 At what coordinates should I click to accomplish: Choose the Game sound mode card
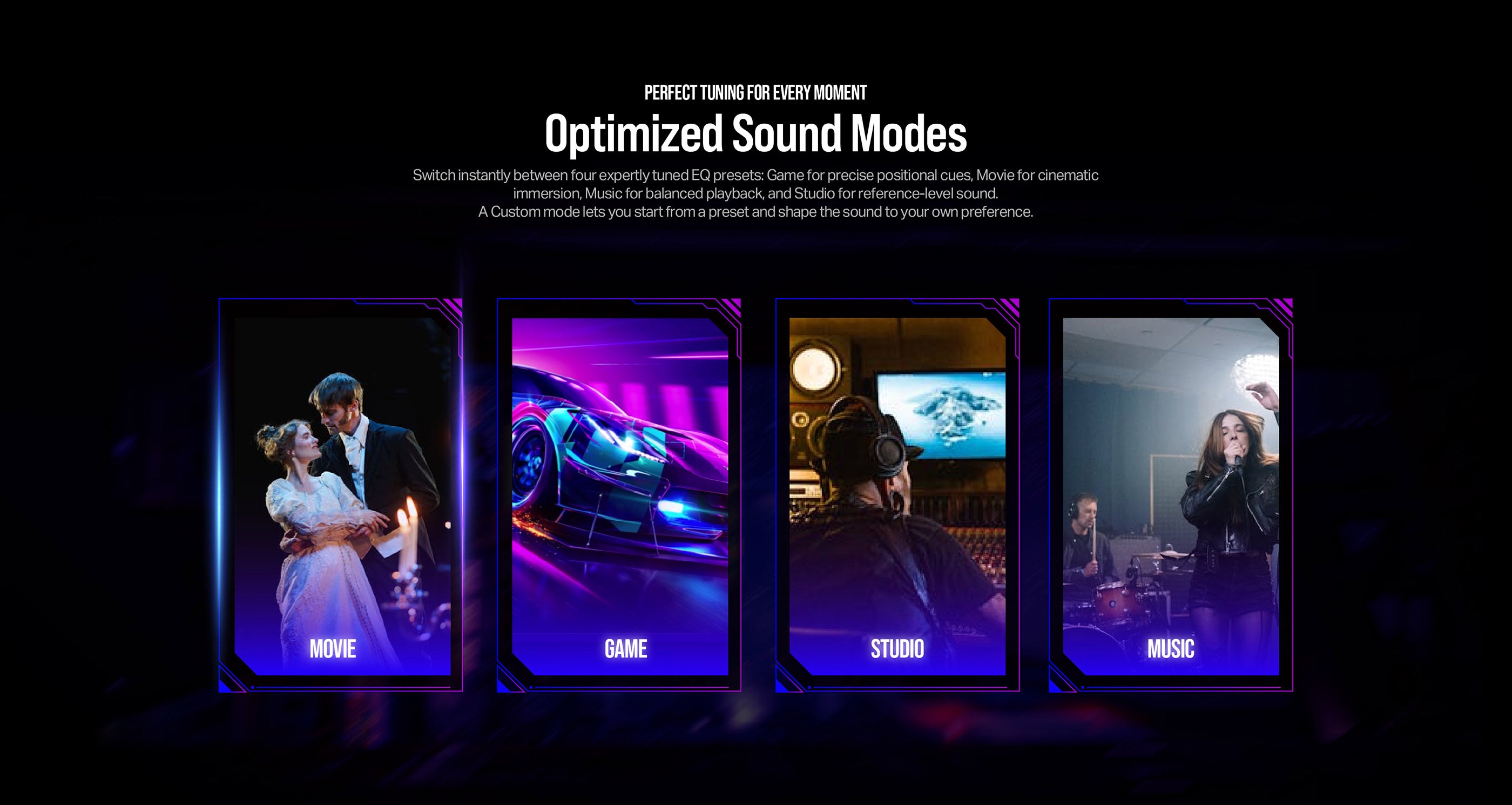(619, 495)
